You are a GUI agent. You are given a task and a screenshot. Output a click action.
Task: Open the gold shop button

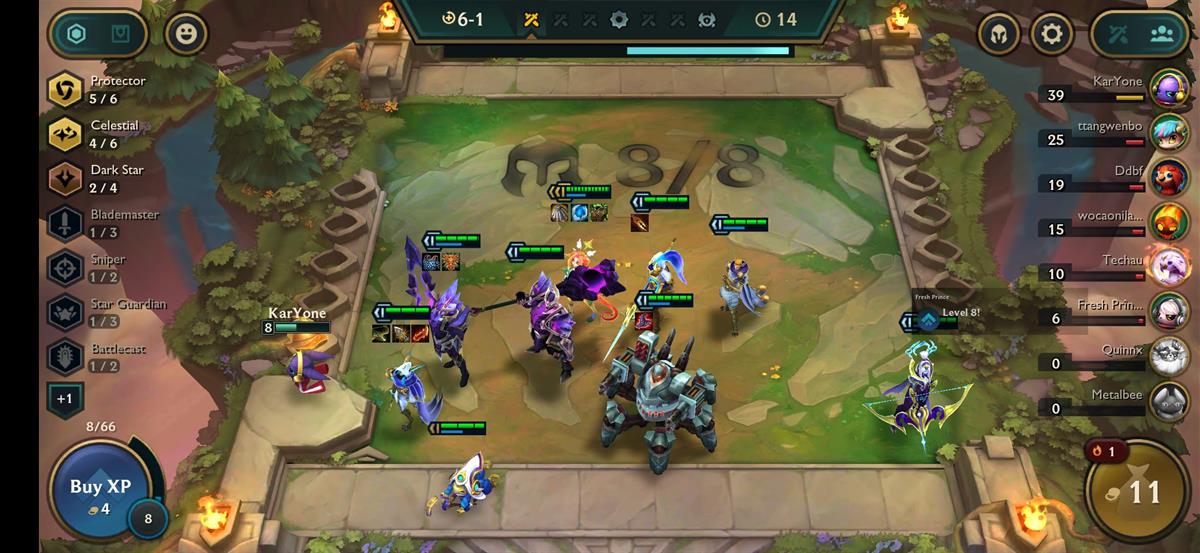pyautogui.click(x=1137, y=492)
